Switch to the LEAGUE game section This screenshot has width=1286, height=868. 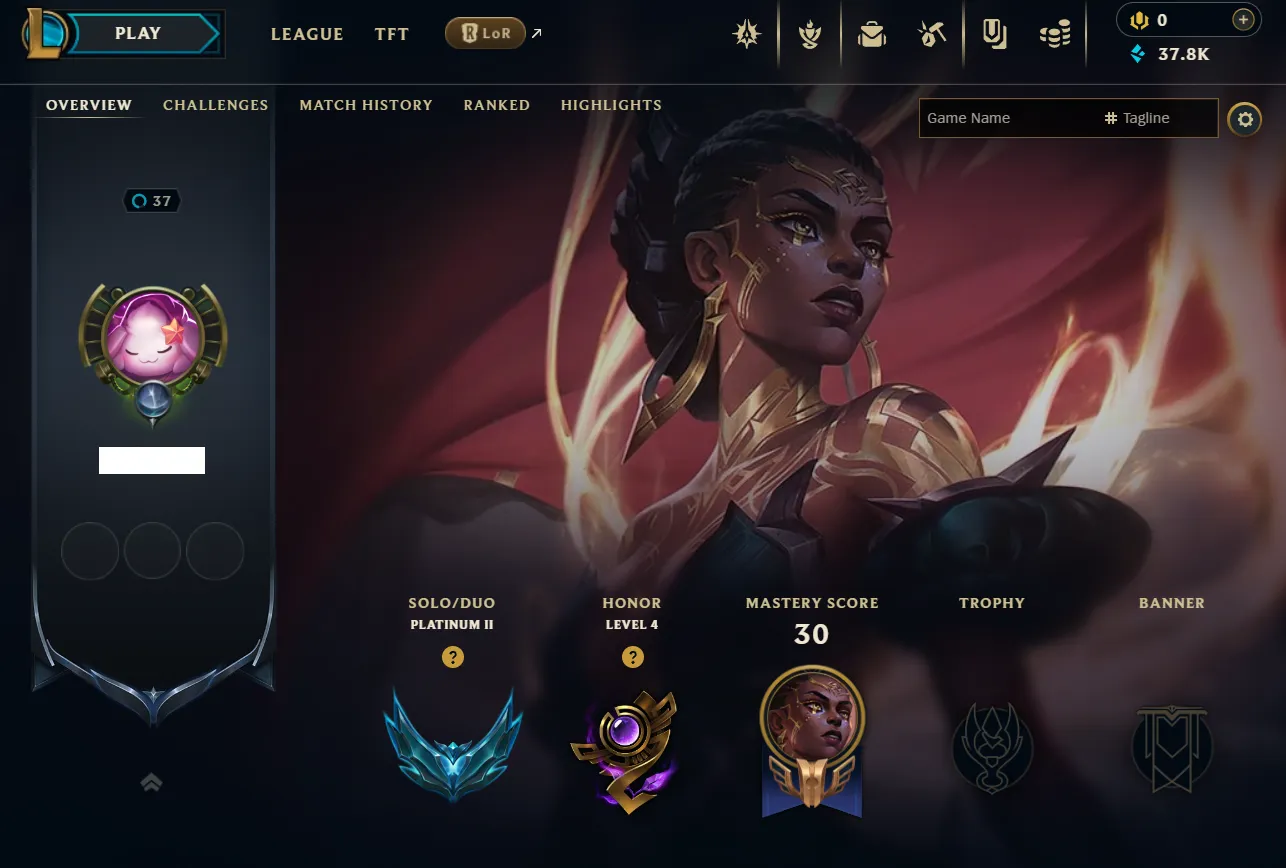(x=307, y=34)
